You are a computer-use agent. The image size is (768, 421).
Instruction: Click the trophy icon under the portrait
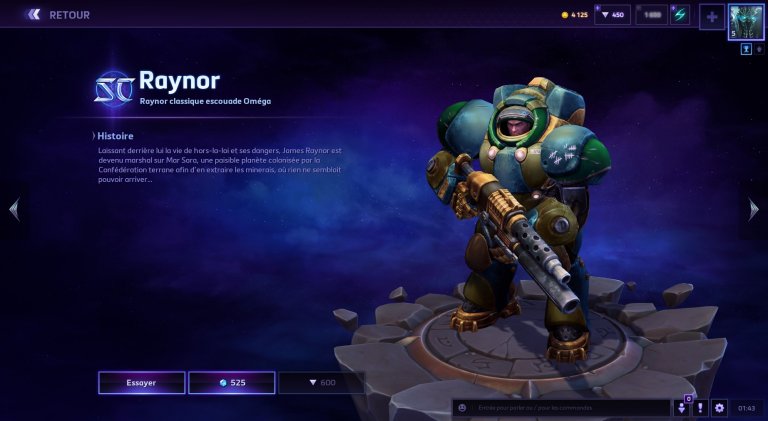[746, 48]
